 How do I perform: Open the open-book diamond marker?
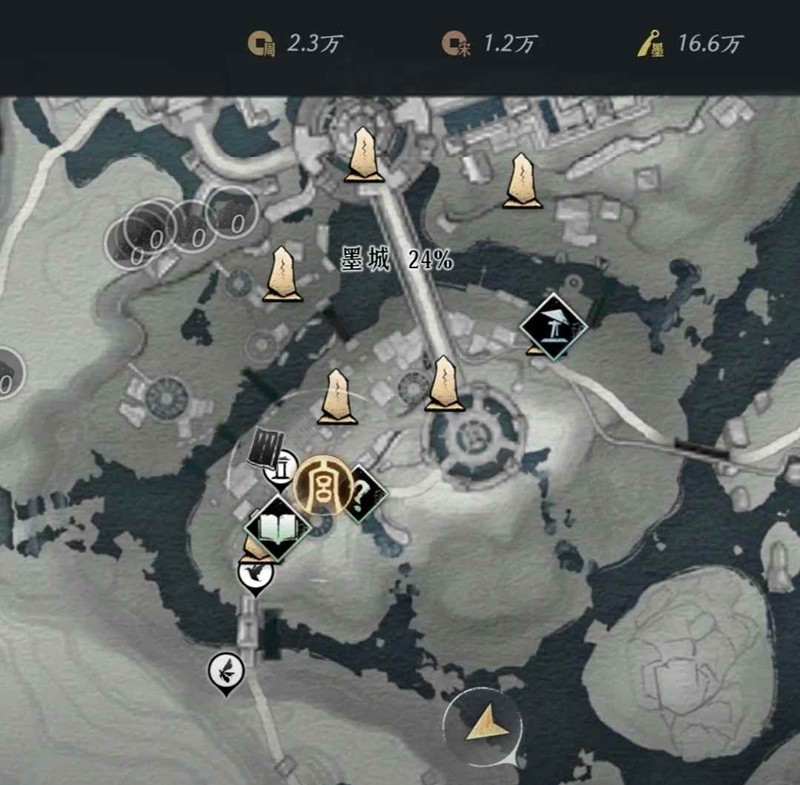277,525
